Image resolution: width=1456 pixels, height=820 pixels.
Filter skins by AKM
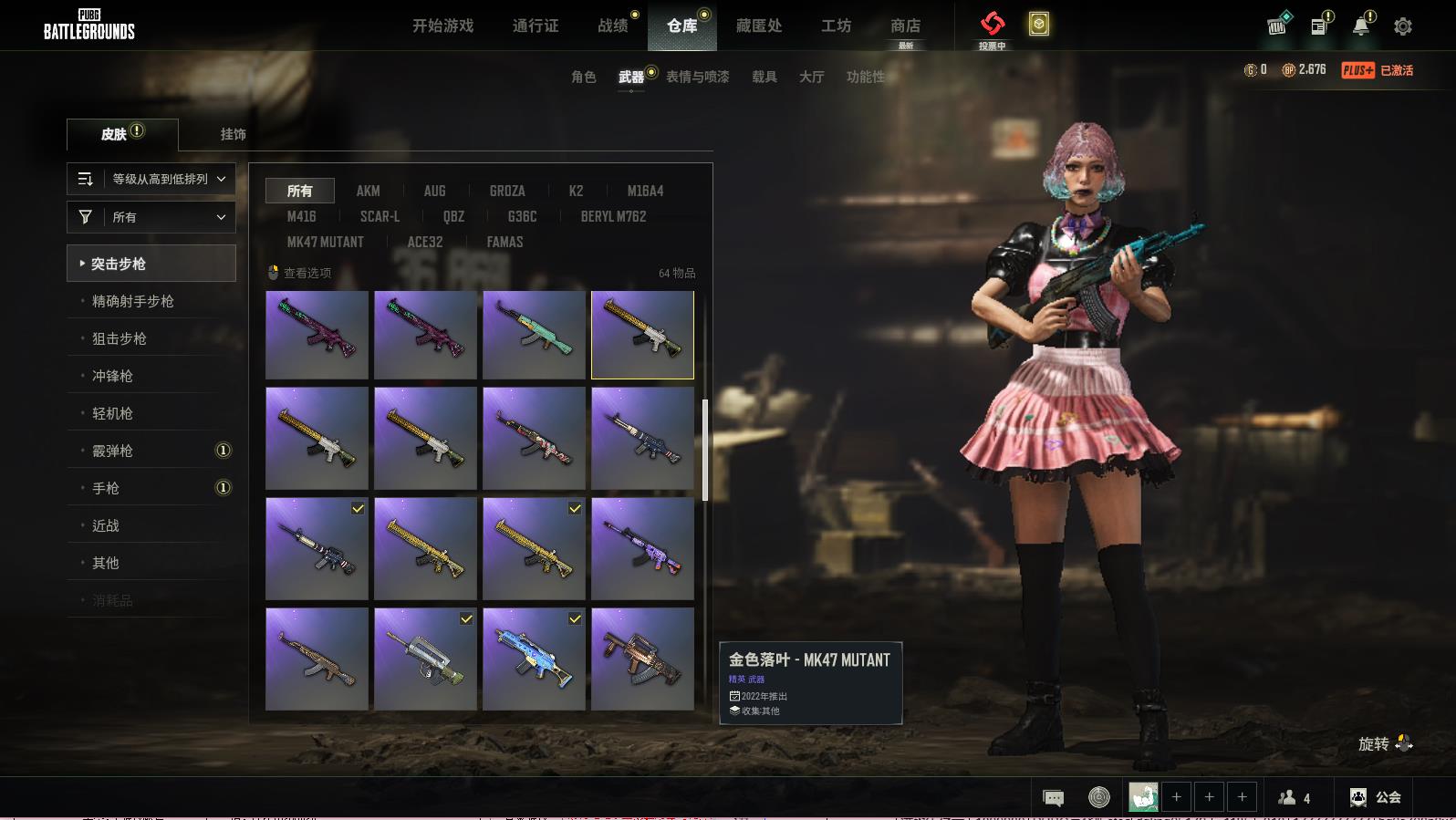click(368, 191)
